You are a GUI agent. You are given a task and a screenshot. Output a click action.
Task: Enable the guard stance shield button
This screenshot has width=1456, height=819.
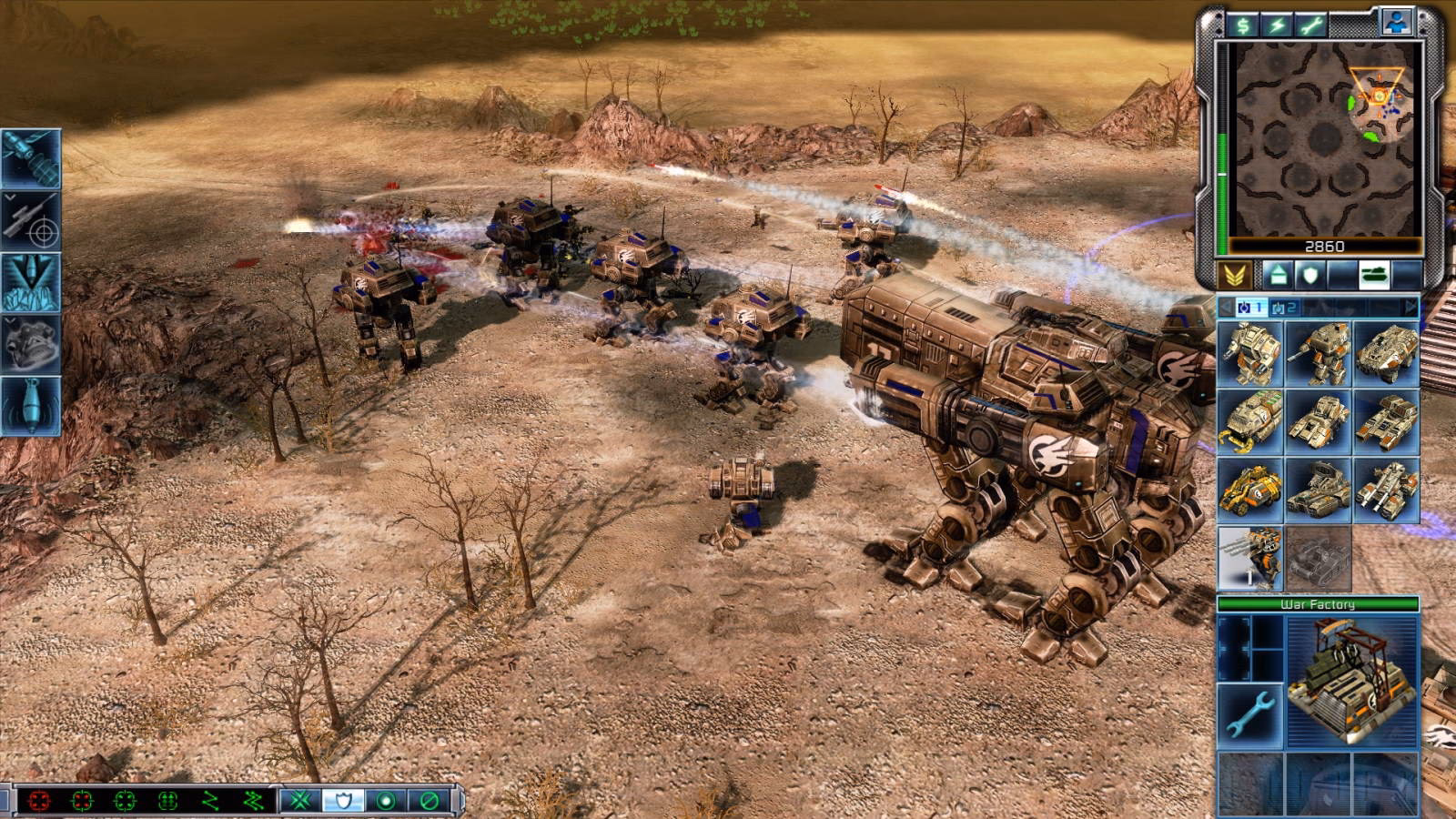tap(343, 802)
